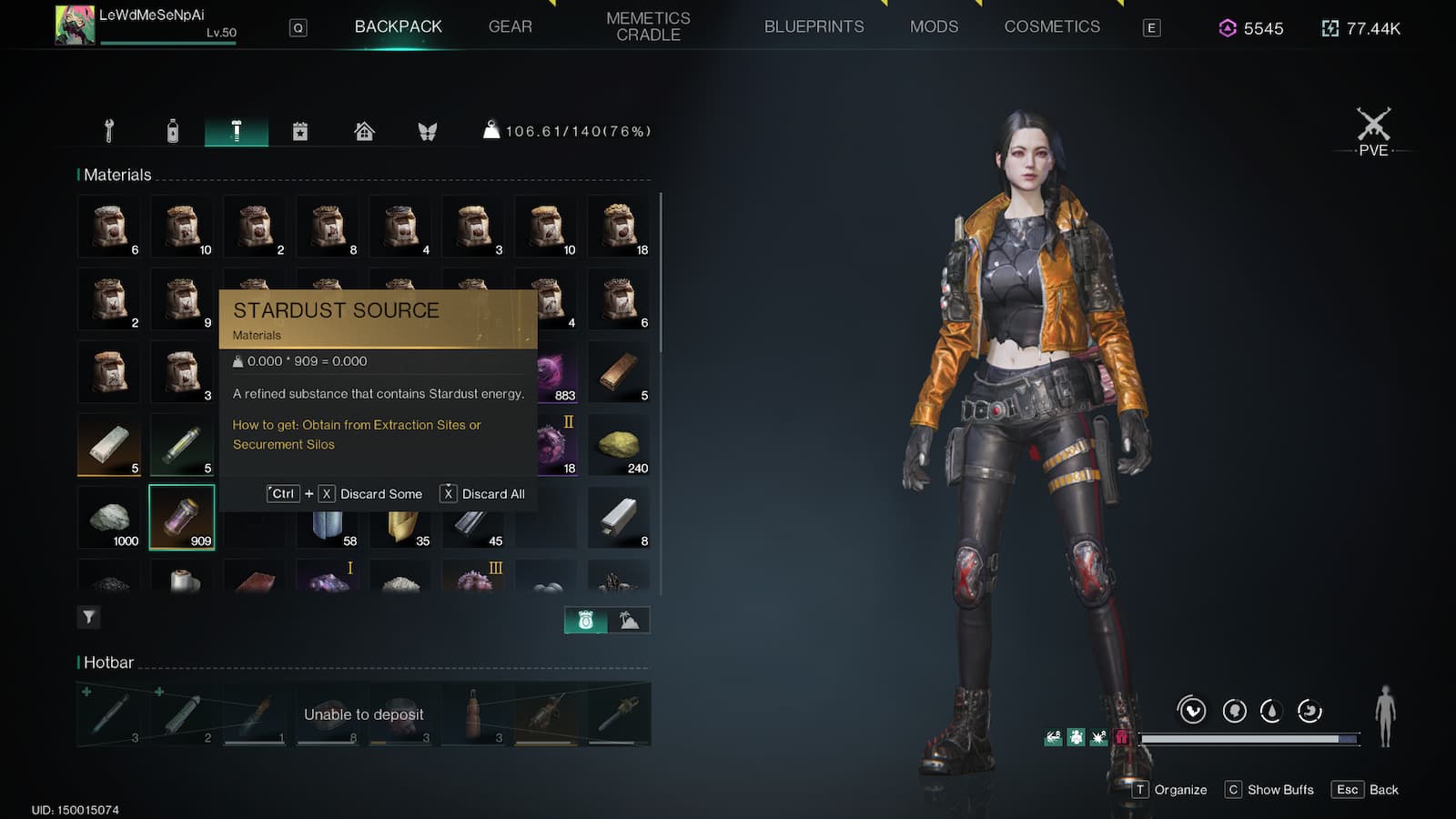The width and height of the screenshot is (1456, 819).
Task: Go back from the backpack screen
Action: 1367,790
